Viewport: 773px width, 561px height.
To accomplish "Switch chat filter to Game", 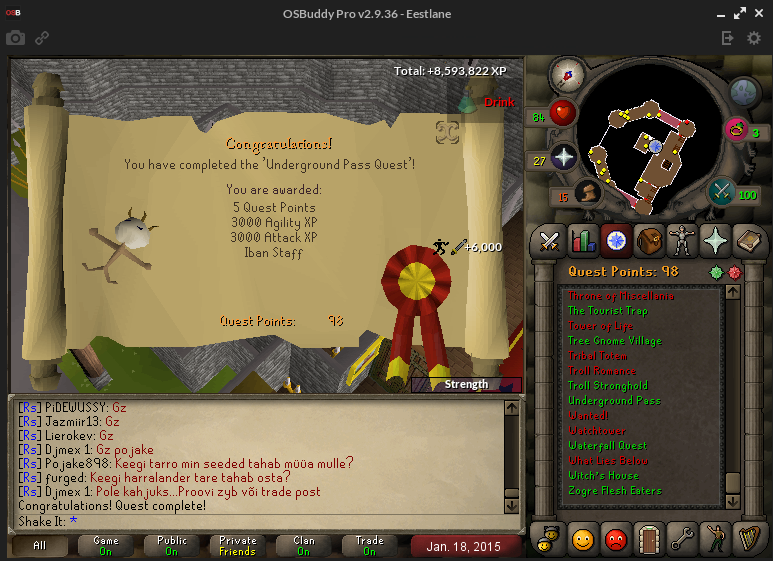I will tap(106, 546).
